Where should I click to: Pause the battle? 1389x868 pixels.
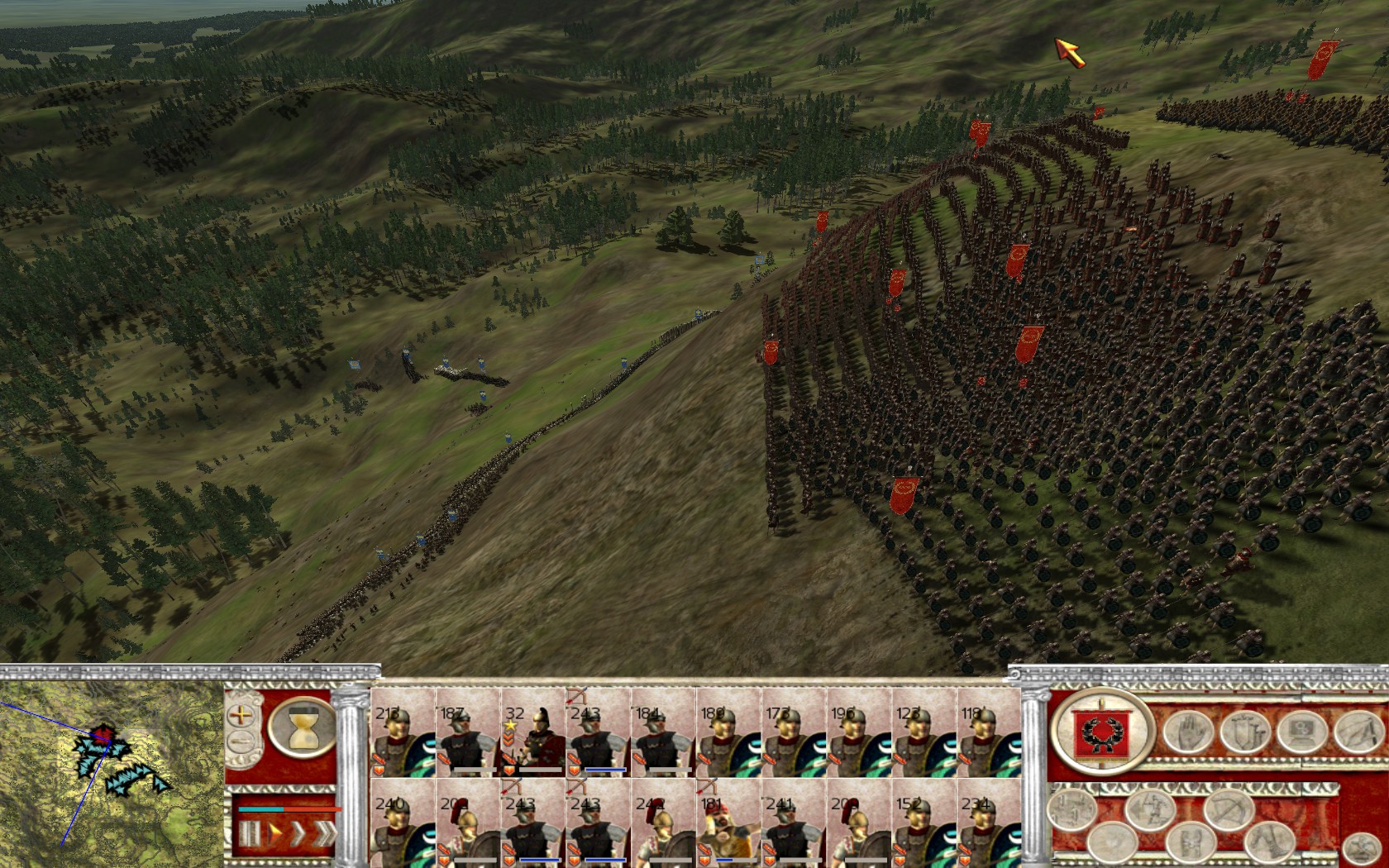(250, 832)
